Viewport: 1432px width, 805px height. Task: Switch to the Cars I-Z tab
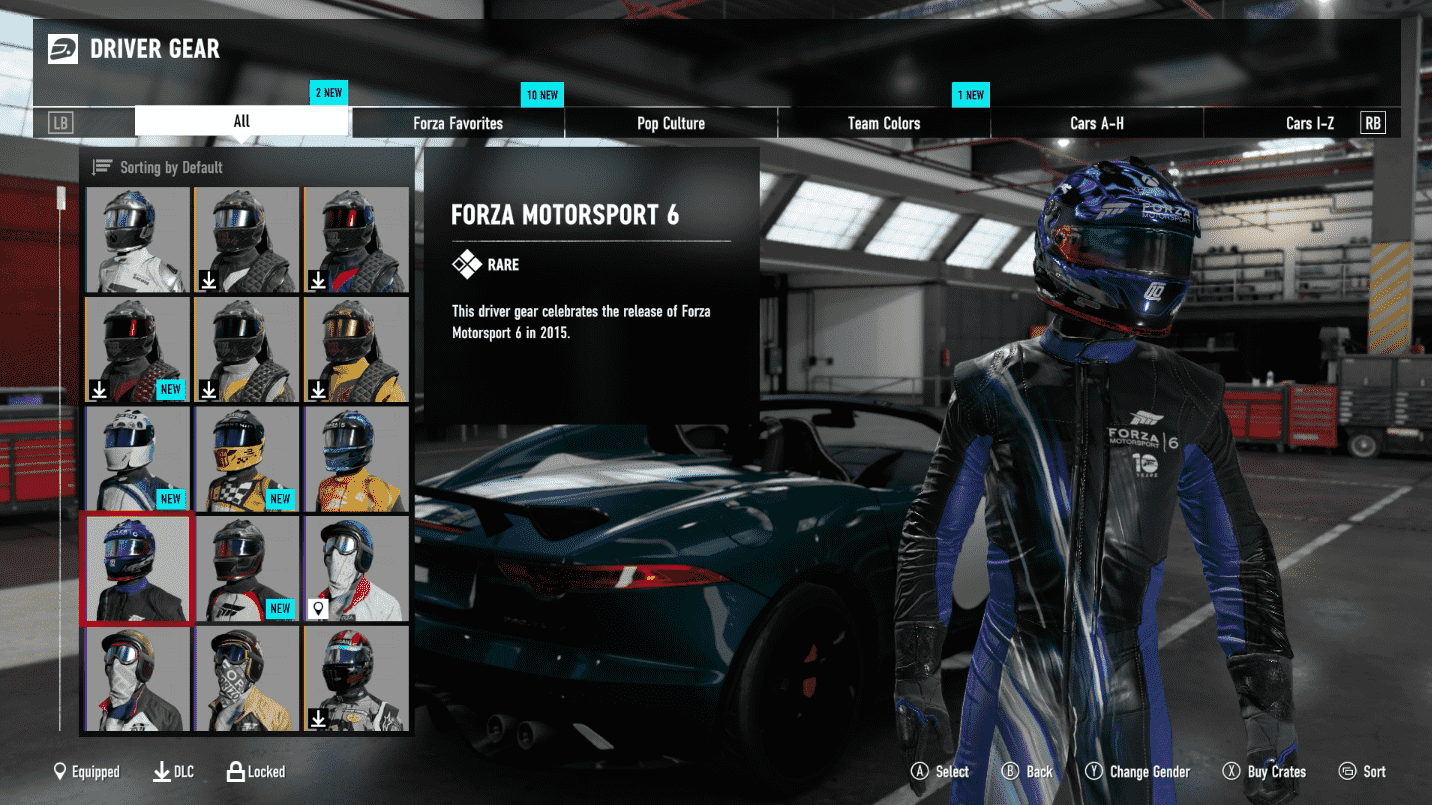(x=1309, y=123)
